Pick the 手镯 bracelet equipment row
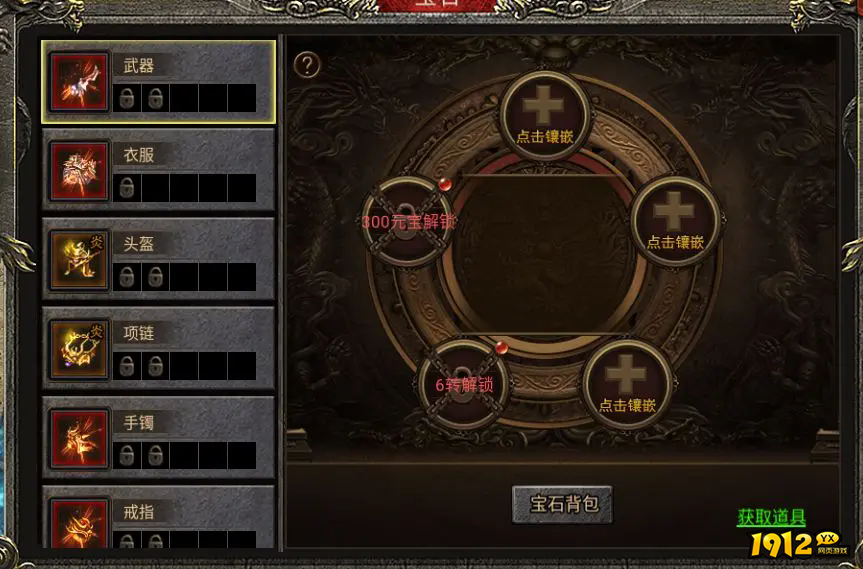Screen dimensions: 863x569 click(158, 438)
